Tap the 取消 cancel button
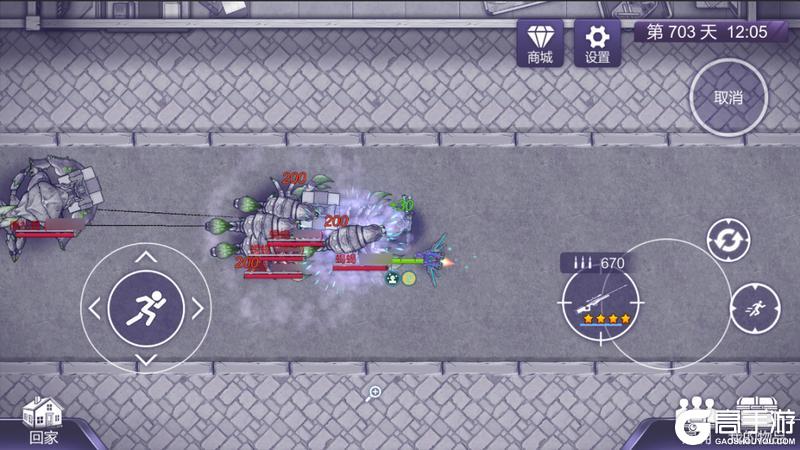Viewport: 800px width, 450px height. (728, 98)
